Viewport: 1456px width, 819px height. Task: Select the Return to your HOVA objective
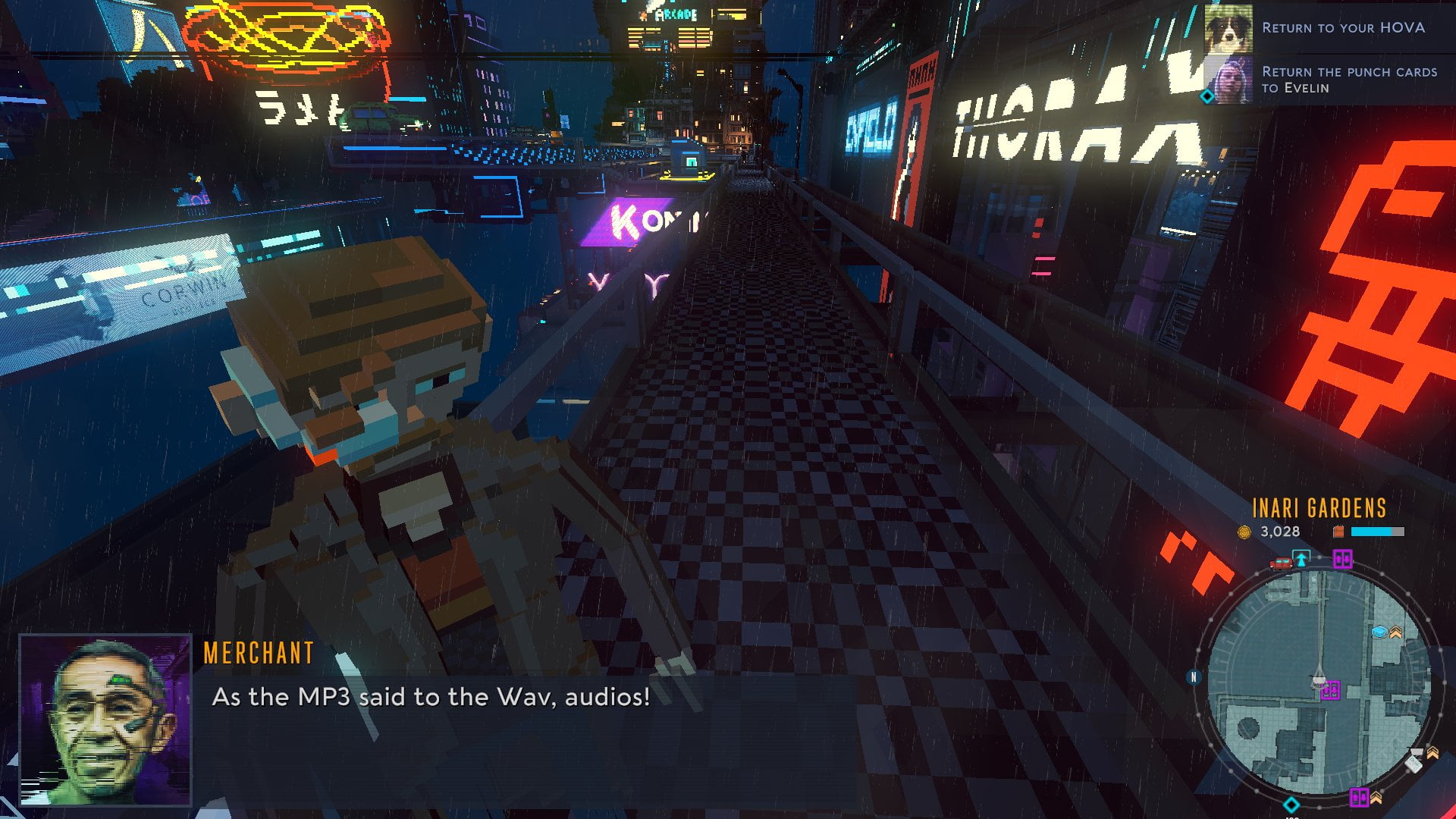1342,28
